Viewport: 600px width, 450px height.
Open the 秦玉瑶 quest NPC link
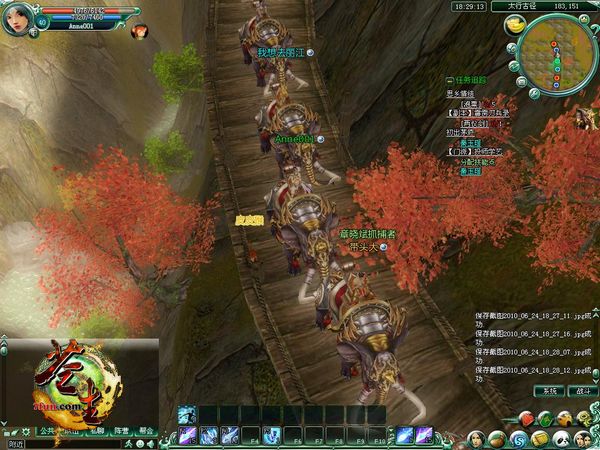tap(471, 143)
